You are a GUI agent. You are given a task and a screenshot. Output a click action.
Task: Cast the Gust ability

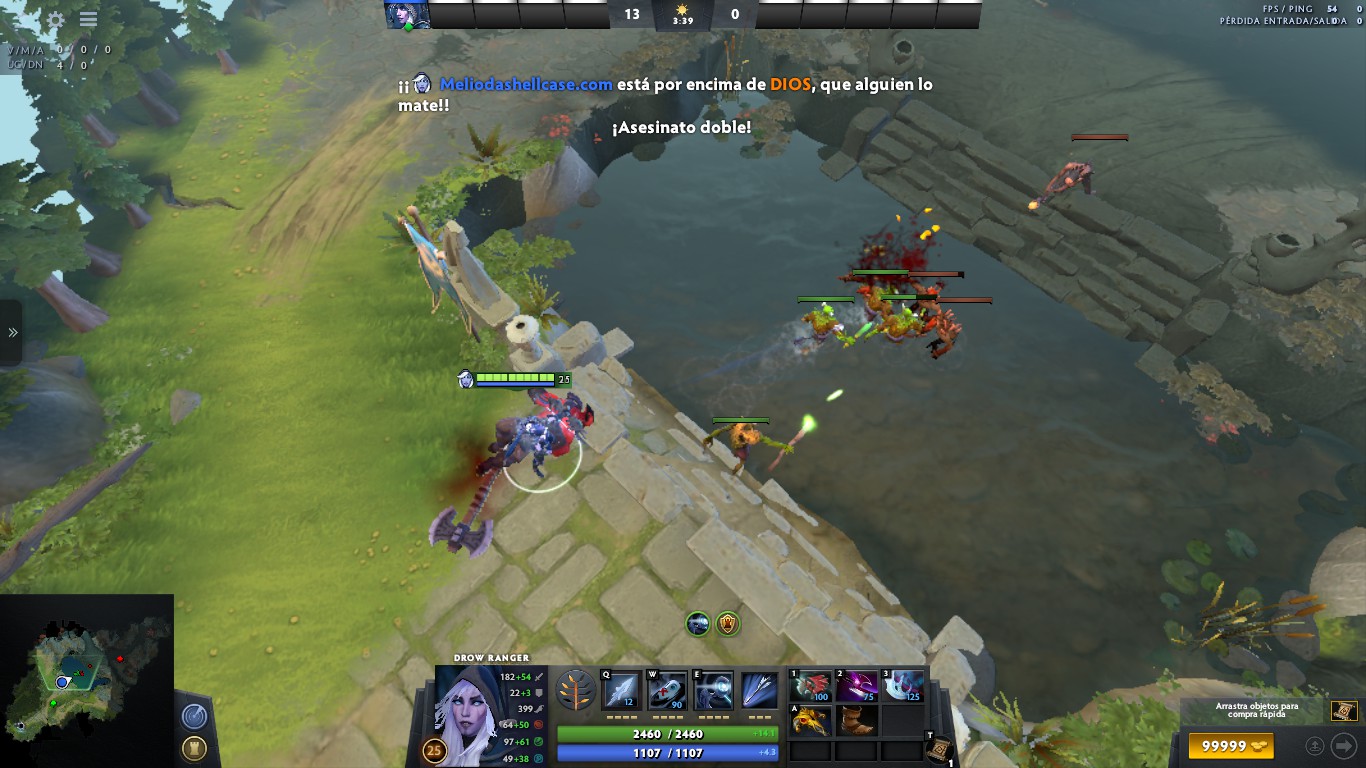click(667, 690)
